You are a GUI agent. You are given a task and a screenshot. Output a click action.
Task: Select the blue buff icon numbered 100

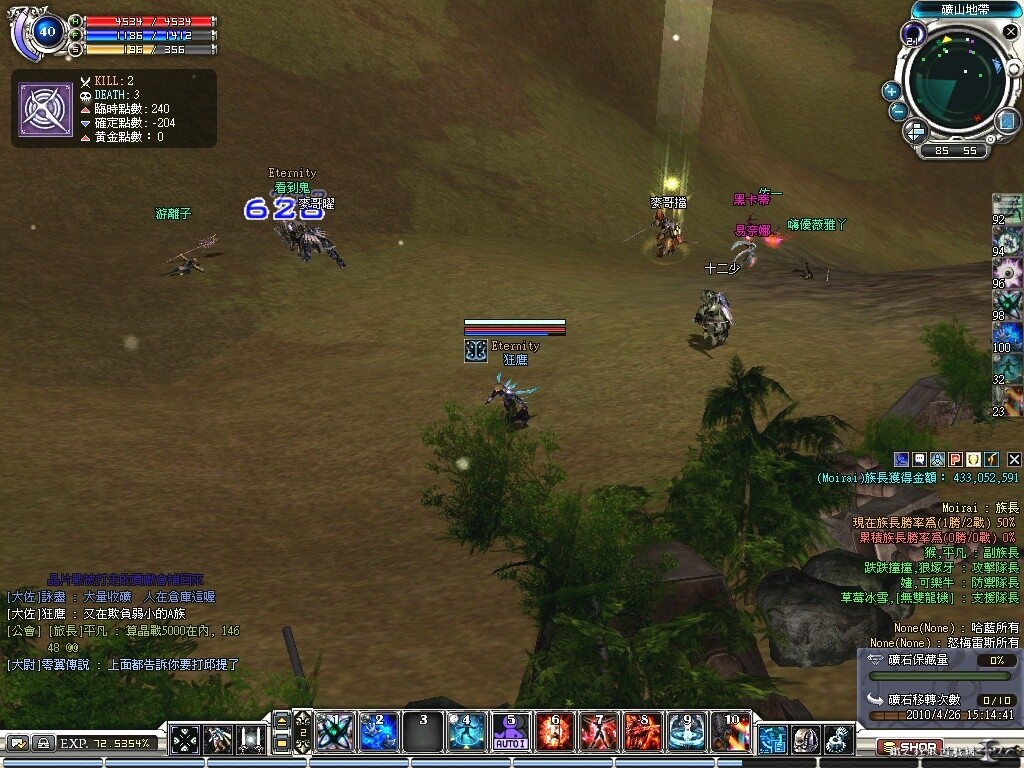click(1008, 336)
